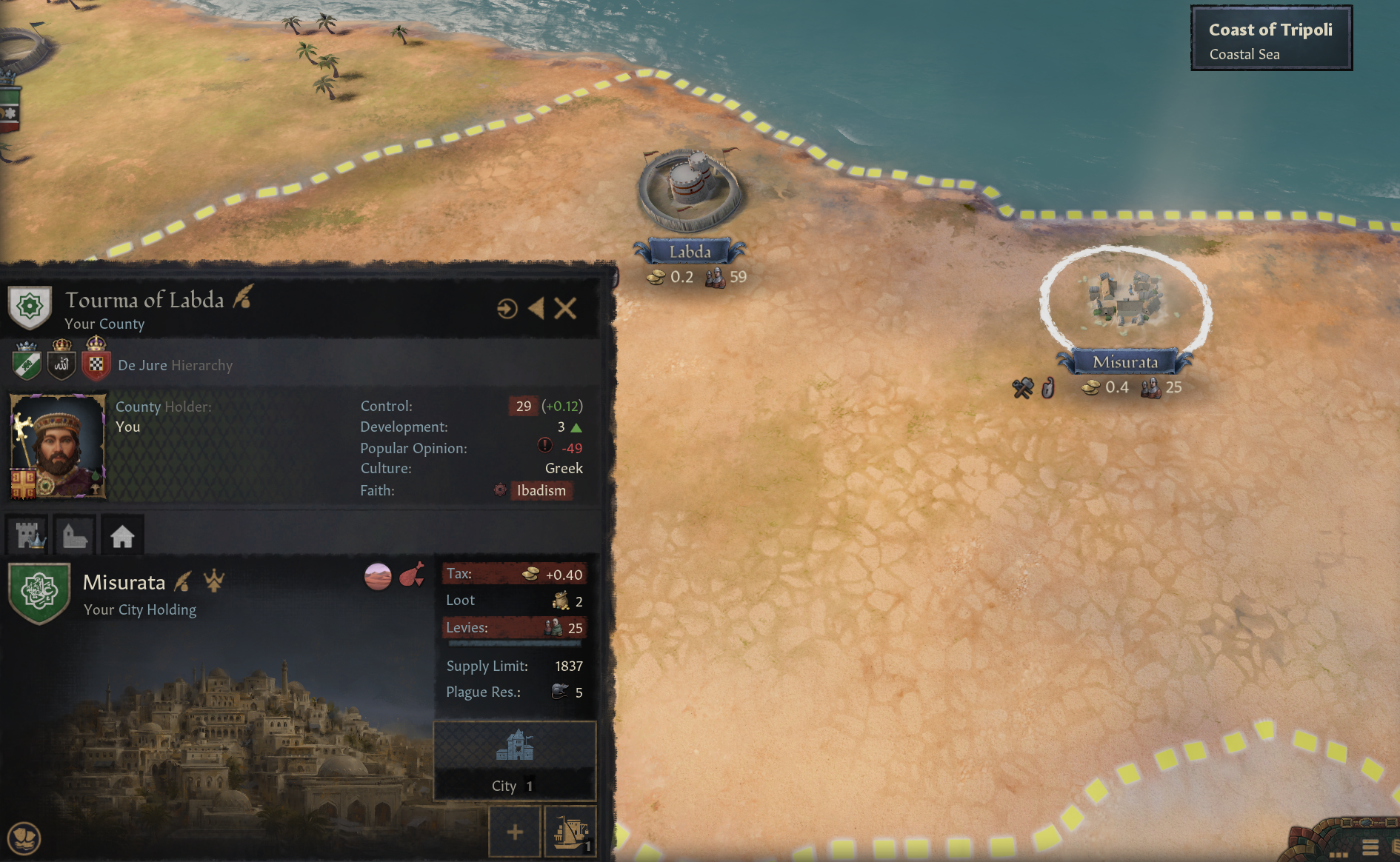This screenshot has height=862, width=1400.
Task: Click the Ibadism faith label
Action: point(541,490)
